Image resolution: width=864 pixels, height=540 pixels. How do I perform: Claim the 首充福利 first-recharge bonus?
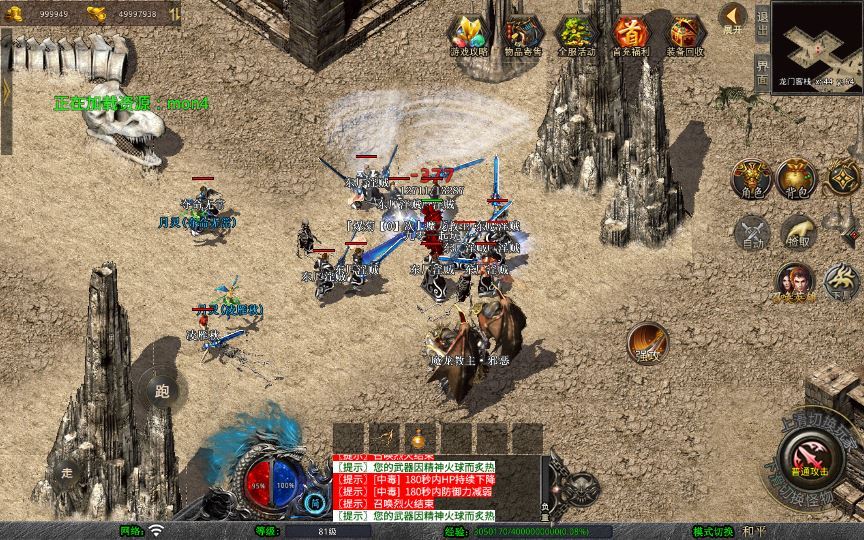coord(631,34)
